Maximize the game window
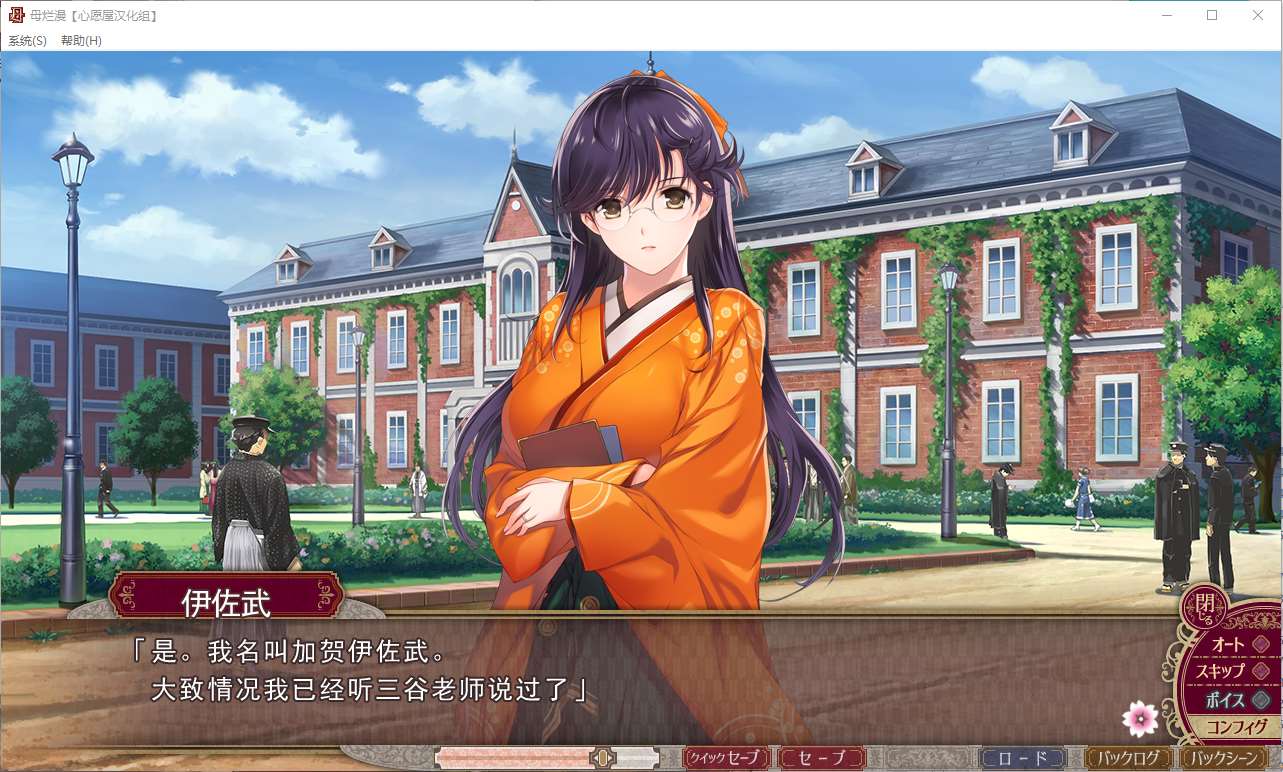 coord(1212,15)
